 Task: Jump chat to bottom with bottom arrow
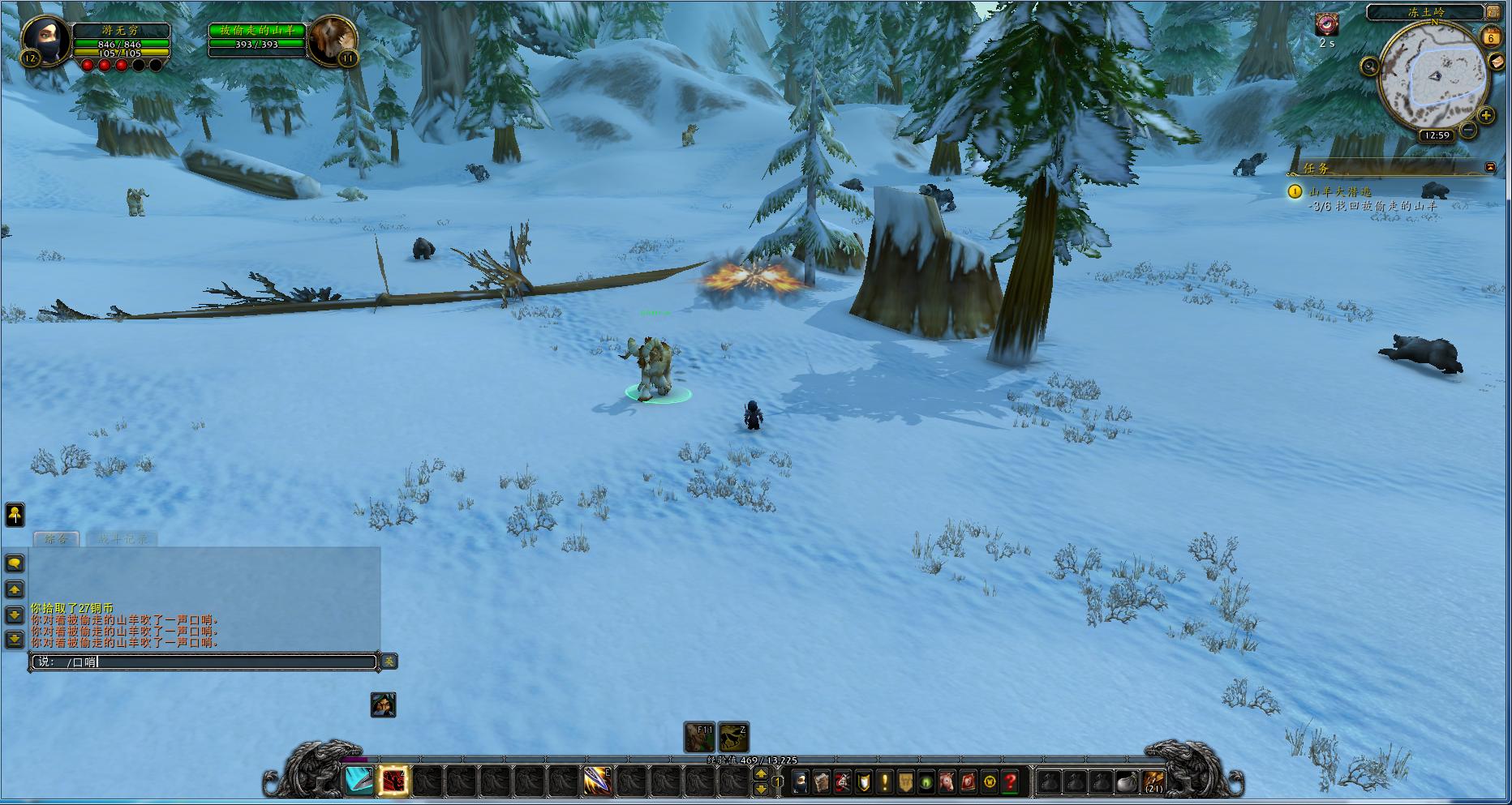pos(15,640)
